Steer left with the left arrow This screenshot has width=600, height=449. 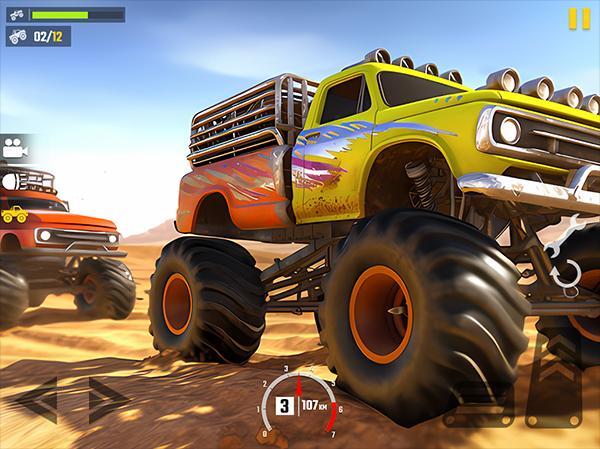tap(37, 401)
